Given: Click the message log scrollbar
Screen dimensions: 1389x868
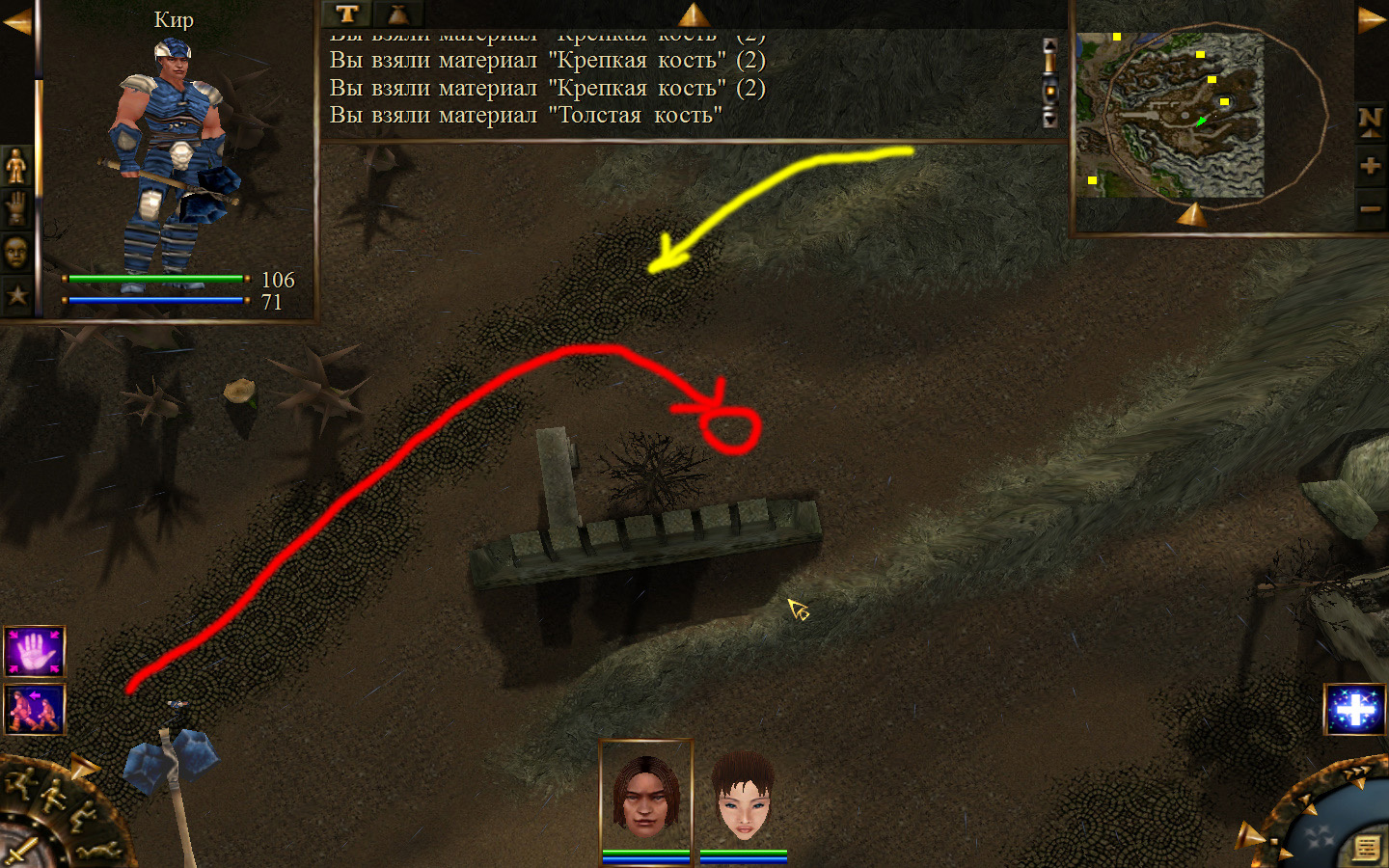Looking at the screenshot, I should tap(1050, 84).
